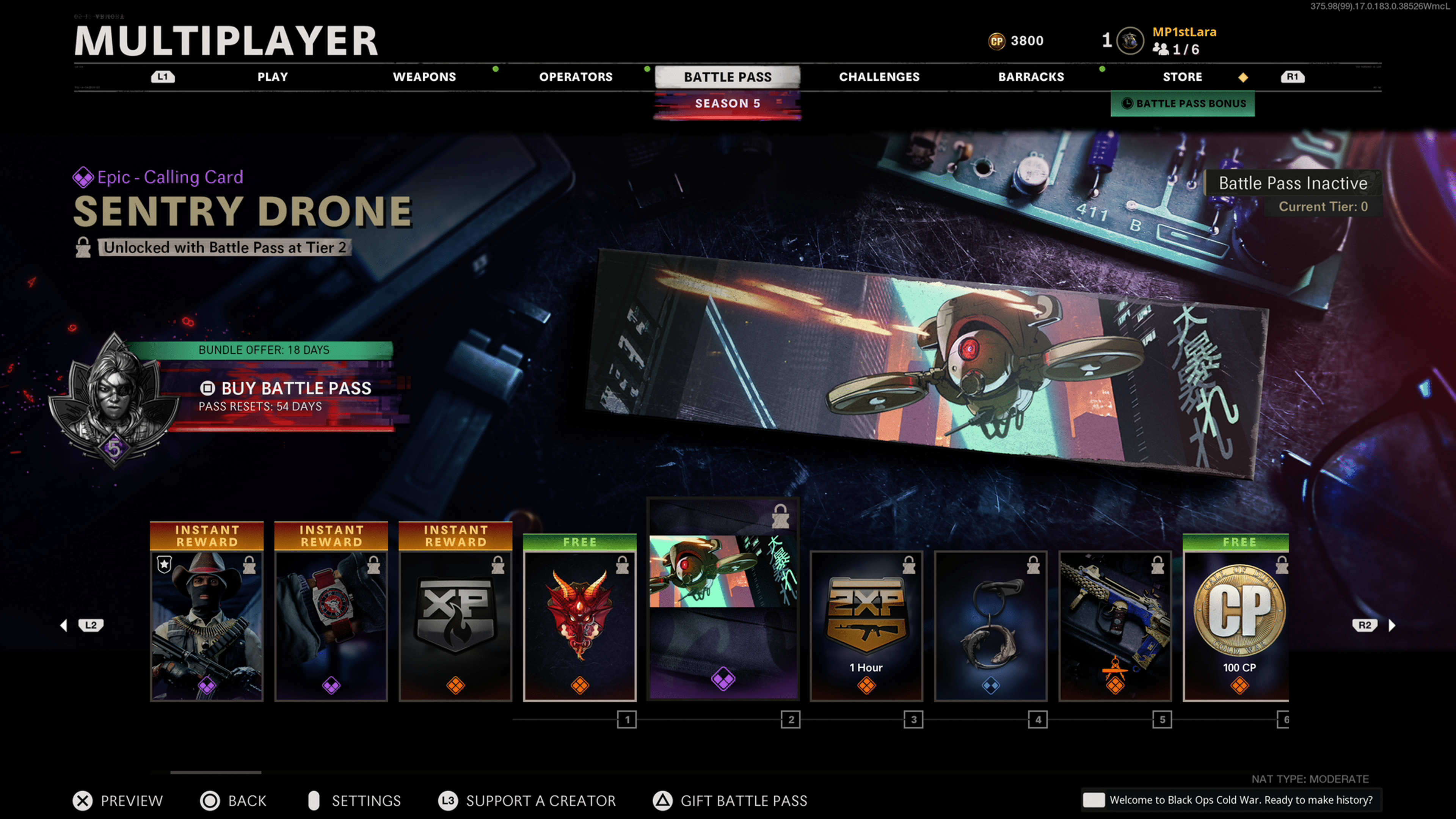Select the Challenges tab
The width and height of the screenshot is (1456, 819).
click(x=879, y=77)
